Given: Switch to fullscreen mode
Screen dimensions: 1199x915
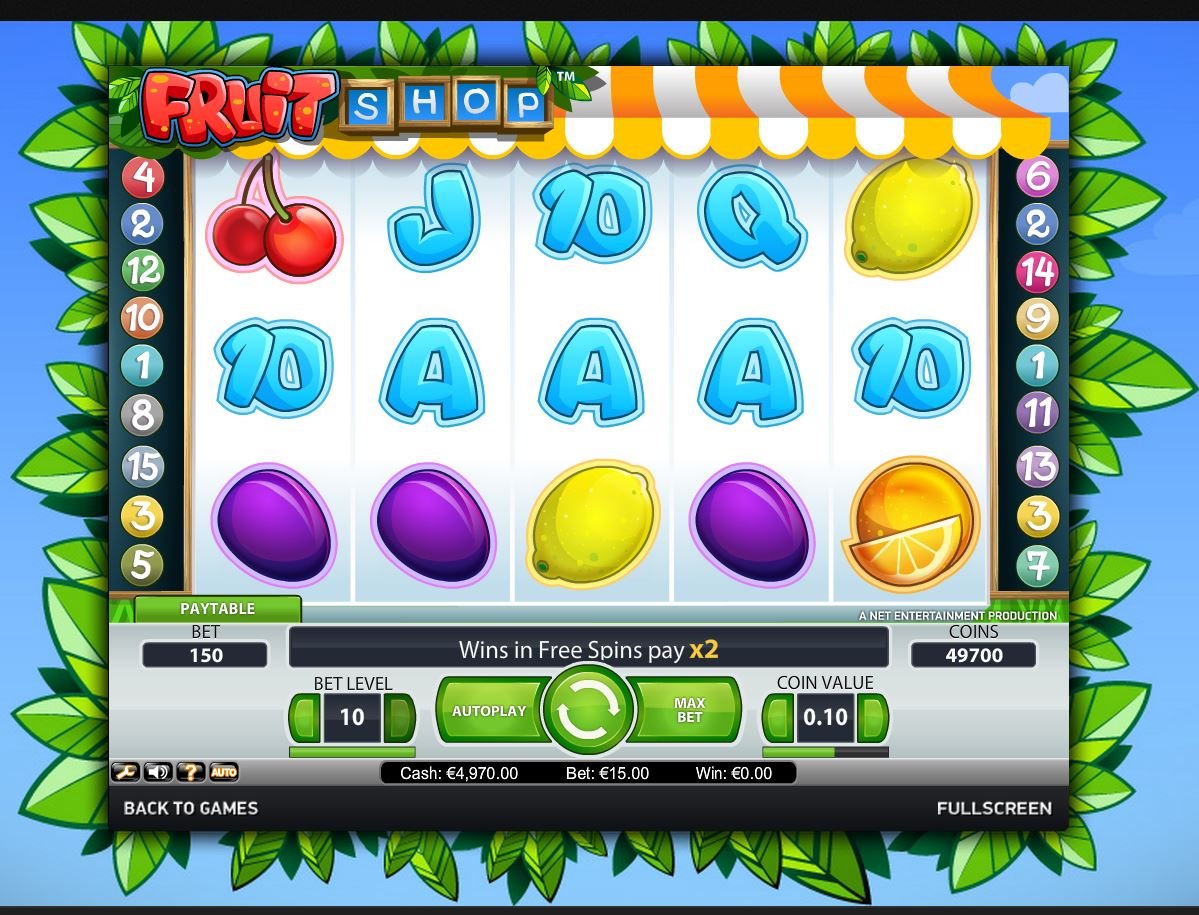Looking at the screenshot, I should click(x=993, y=808).
